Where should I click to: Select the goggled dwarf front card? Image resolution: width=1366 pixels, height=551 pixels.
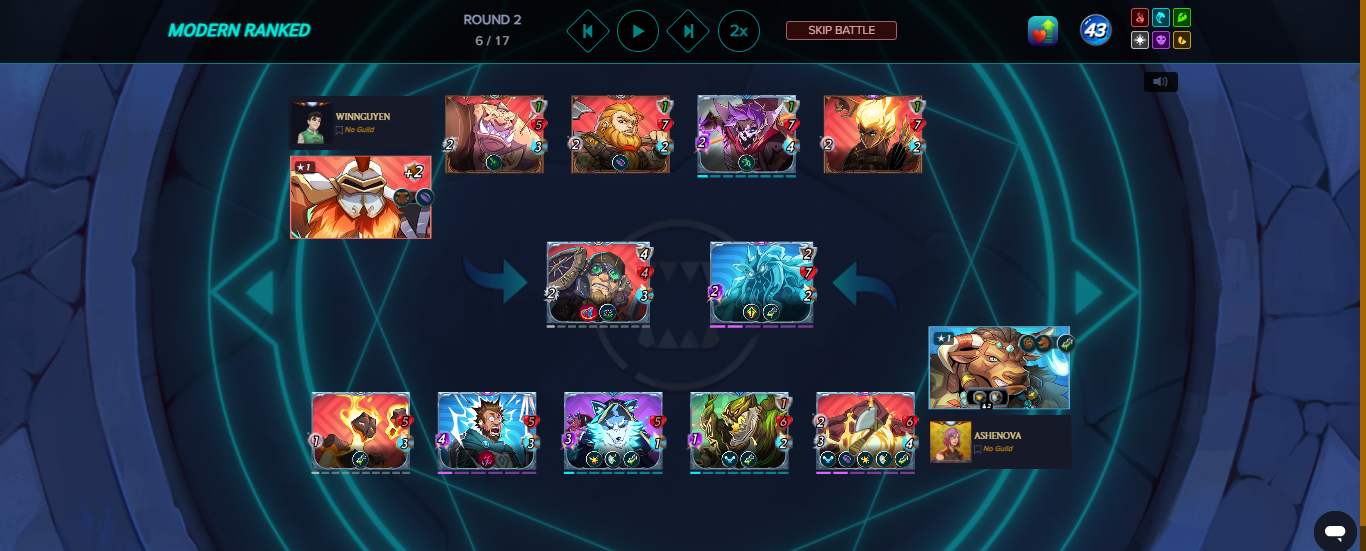pos(599,284)
